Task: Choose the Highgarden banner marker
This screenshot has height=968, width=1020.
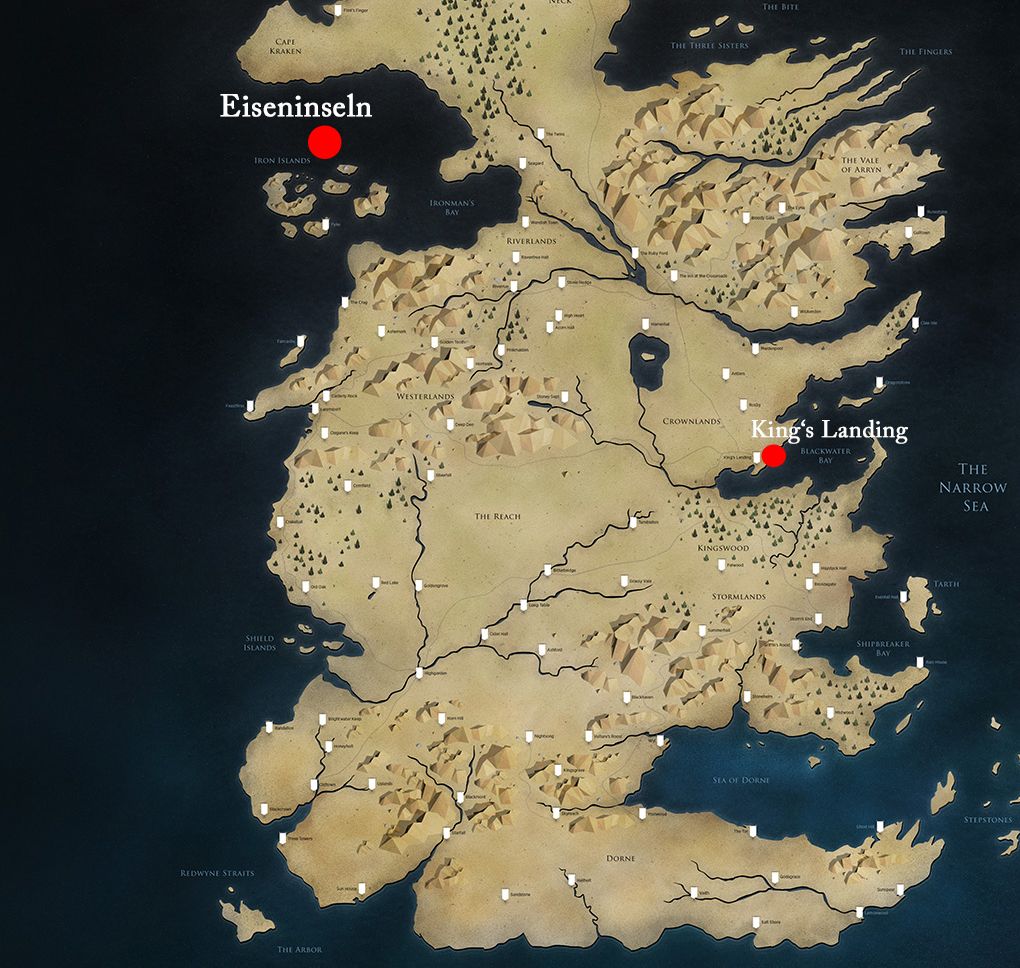Action: (x=419, y=671)
